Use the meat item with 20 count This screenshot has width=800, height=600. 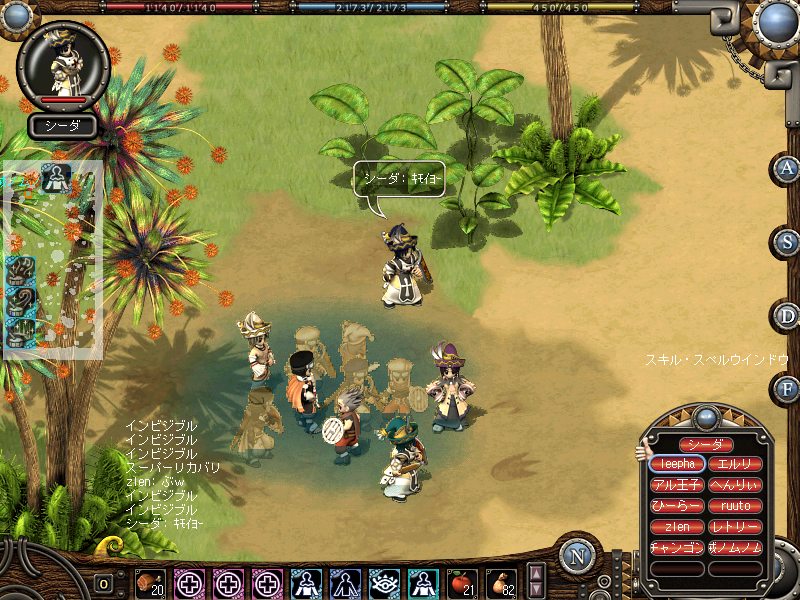click(149, 581)
